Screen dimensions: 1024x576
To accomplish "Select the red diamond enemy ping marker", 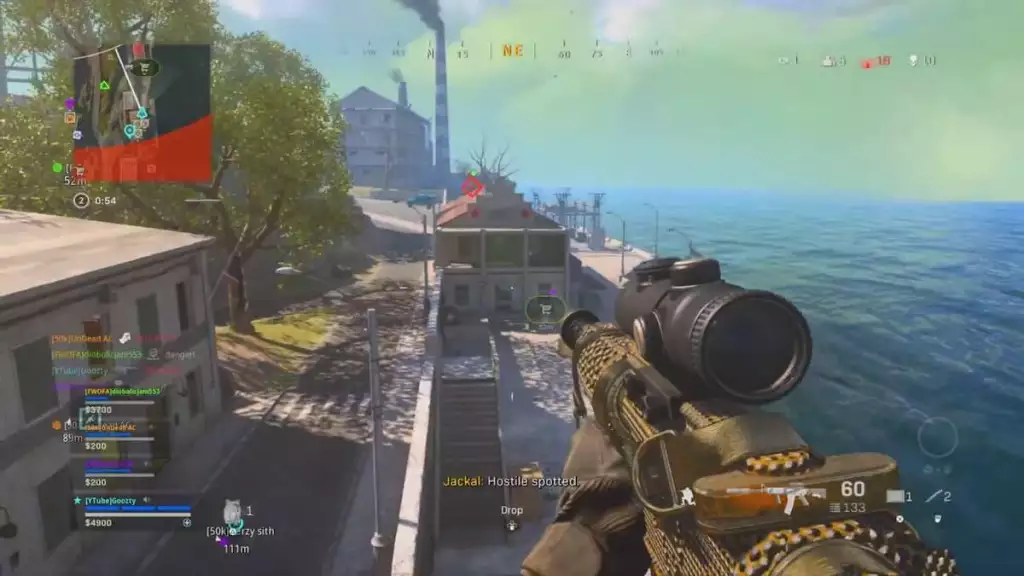I will (472, 186).
